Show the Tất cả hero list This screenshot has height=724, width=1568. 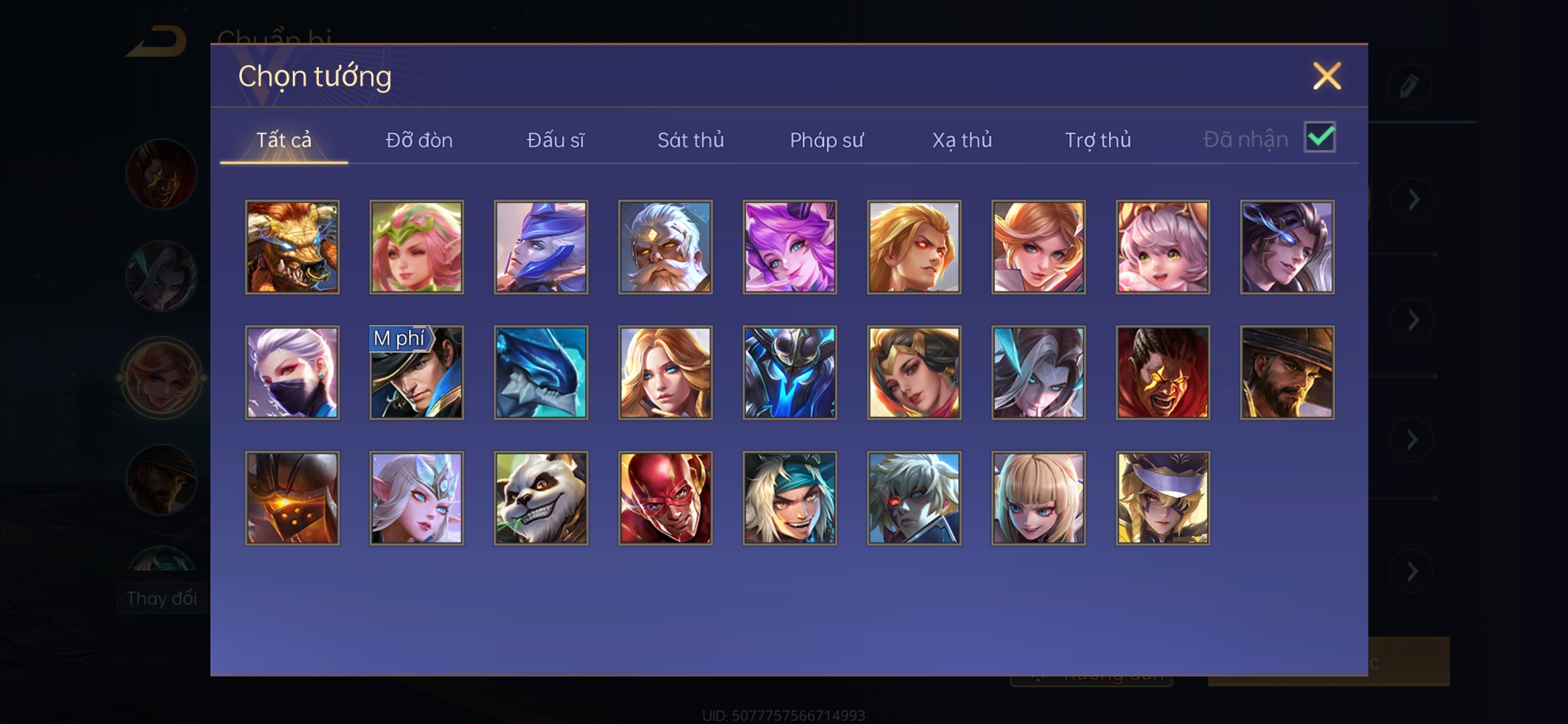pos(283,140)
